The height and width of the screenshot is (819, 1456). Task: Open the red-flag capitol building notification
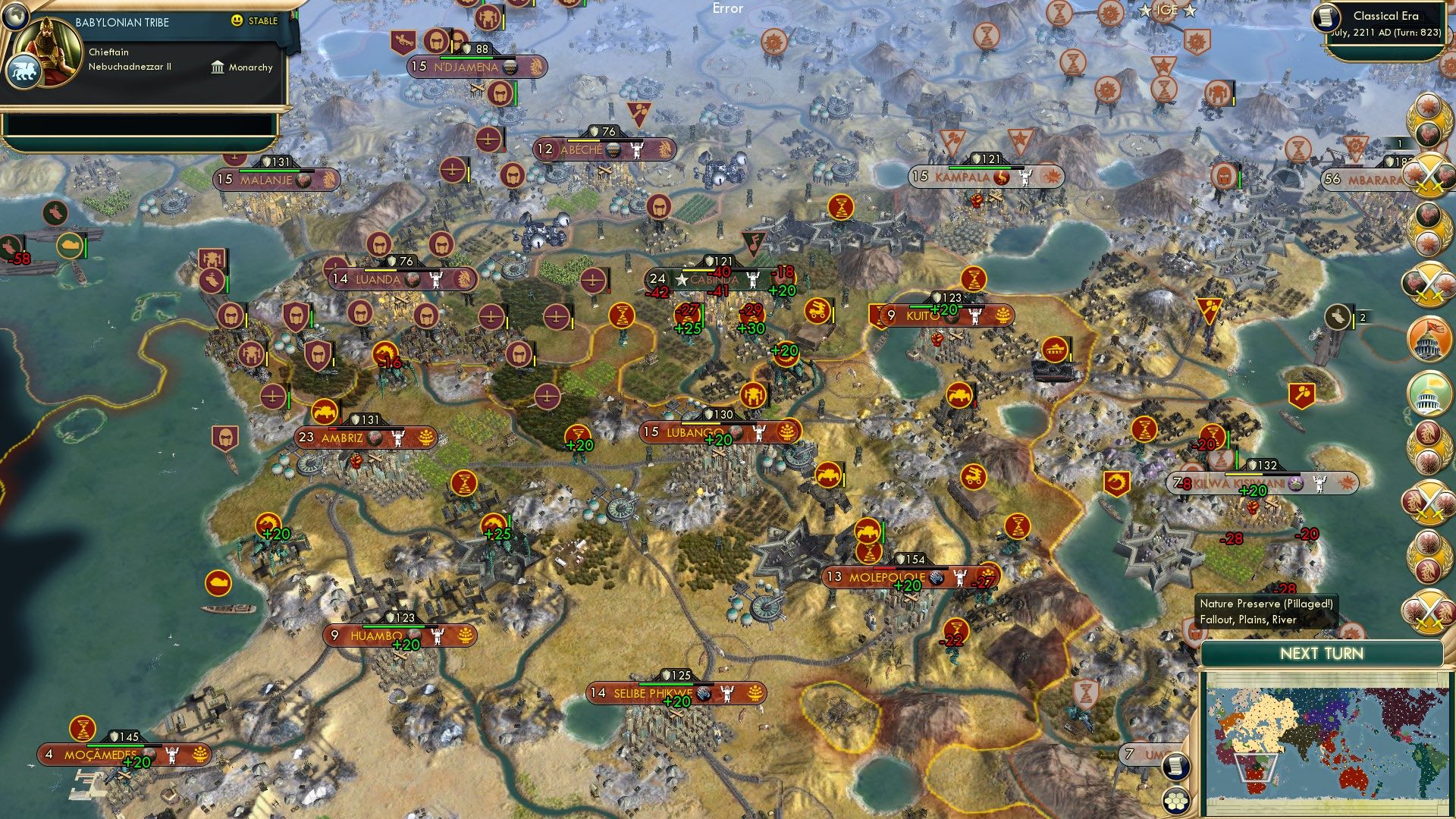1428,339
